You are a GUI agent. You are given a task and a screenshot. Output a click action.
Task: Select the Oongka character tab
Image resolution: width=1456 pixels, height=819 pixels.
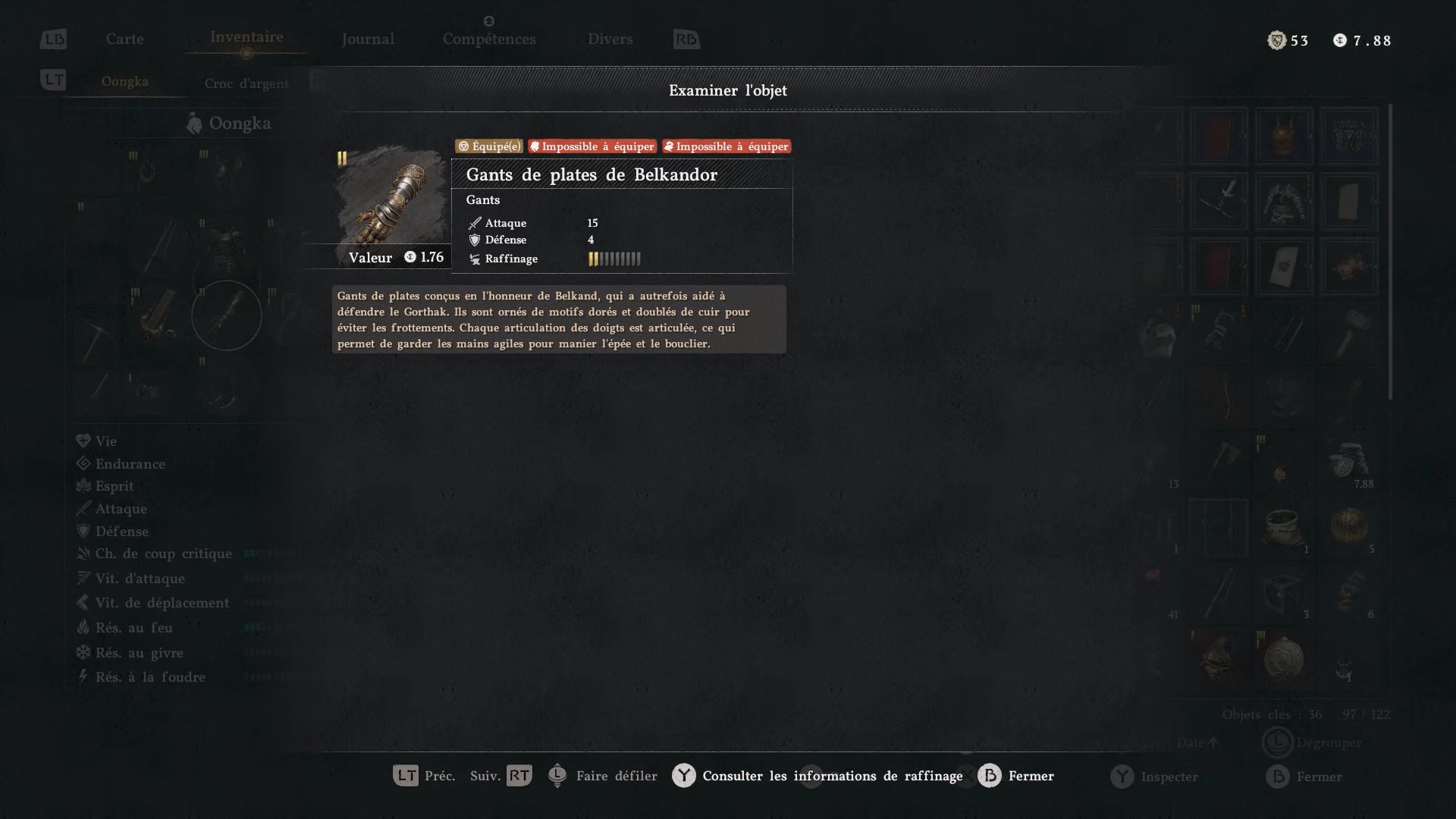(125, 82)
